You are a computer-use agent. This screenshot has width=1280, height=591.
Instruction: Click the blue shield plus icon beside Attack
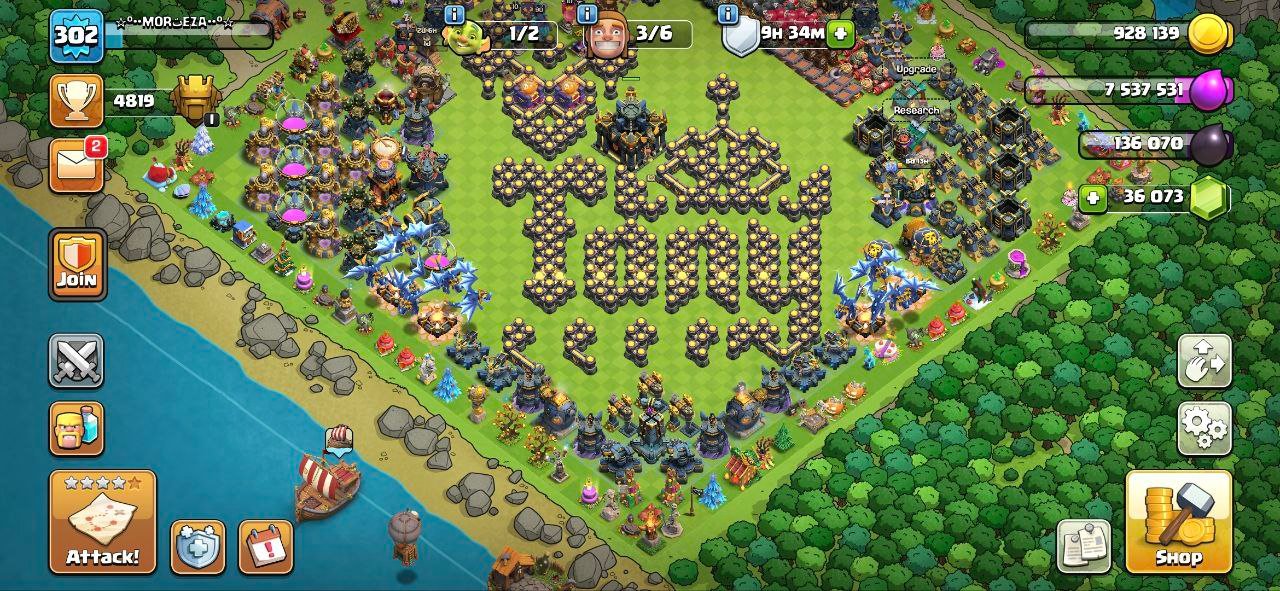click(197, 547)
